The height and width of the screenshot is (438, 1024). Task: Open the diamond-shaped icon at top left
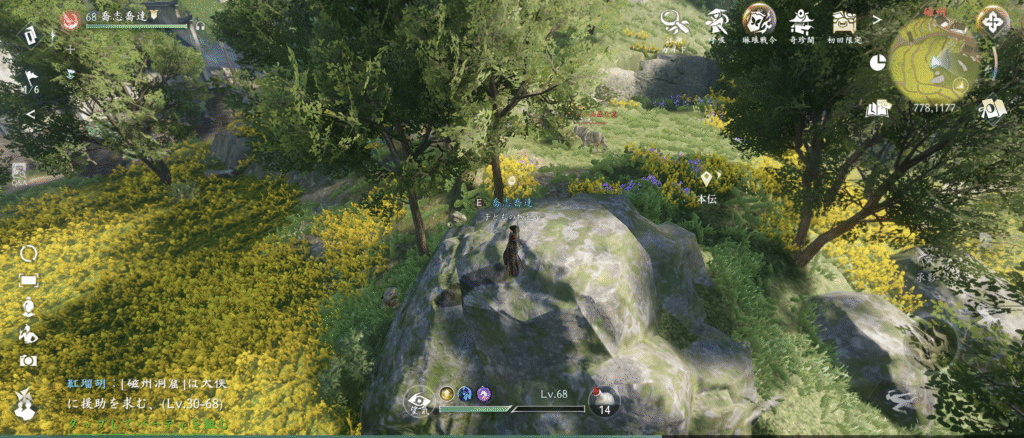(31, 36)
